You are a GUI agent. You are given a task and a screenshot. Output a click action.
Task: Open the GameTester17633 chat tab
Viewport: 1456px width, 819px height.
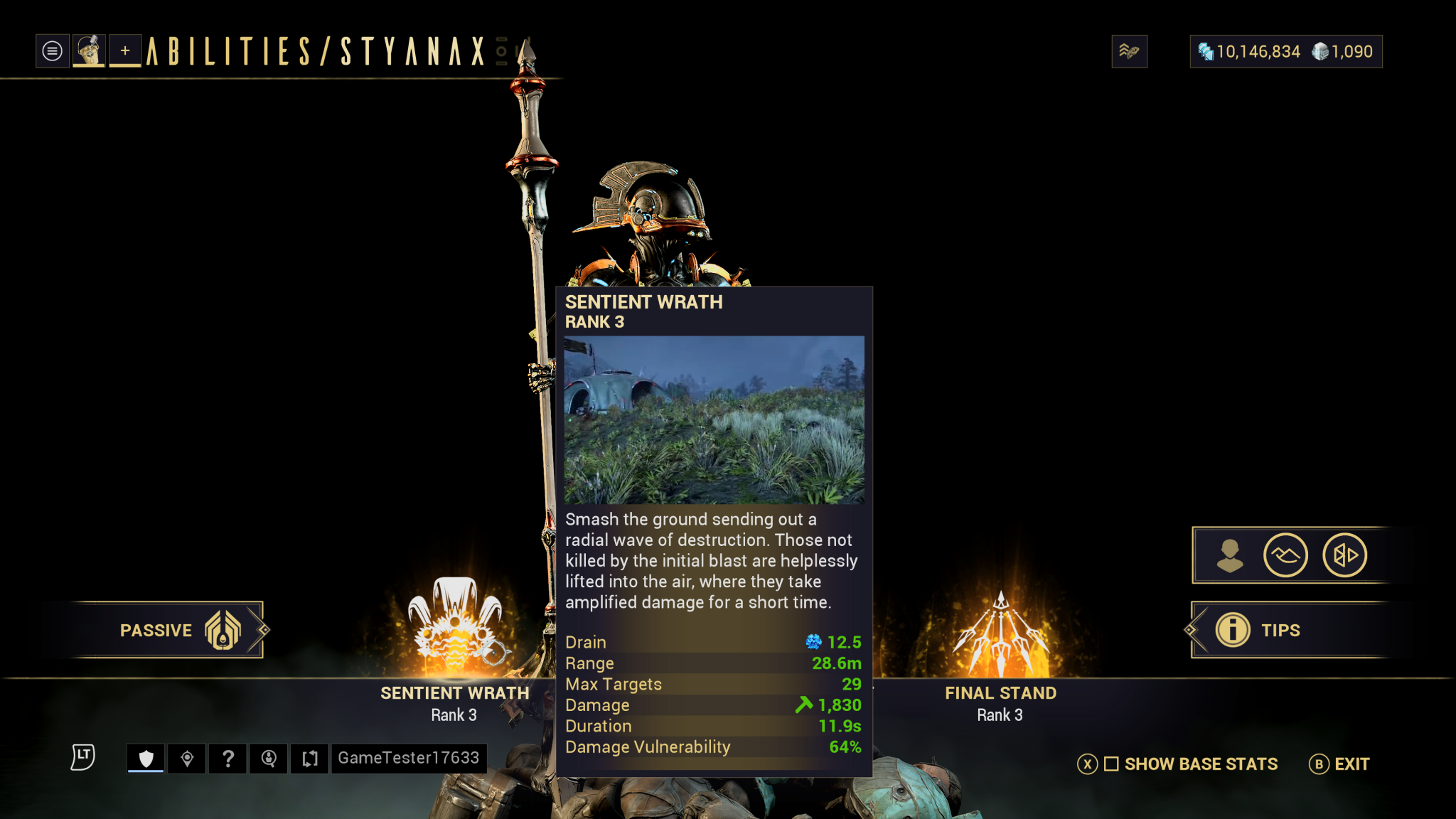point(409,759)
